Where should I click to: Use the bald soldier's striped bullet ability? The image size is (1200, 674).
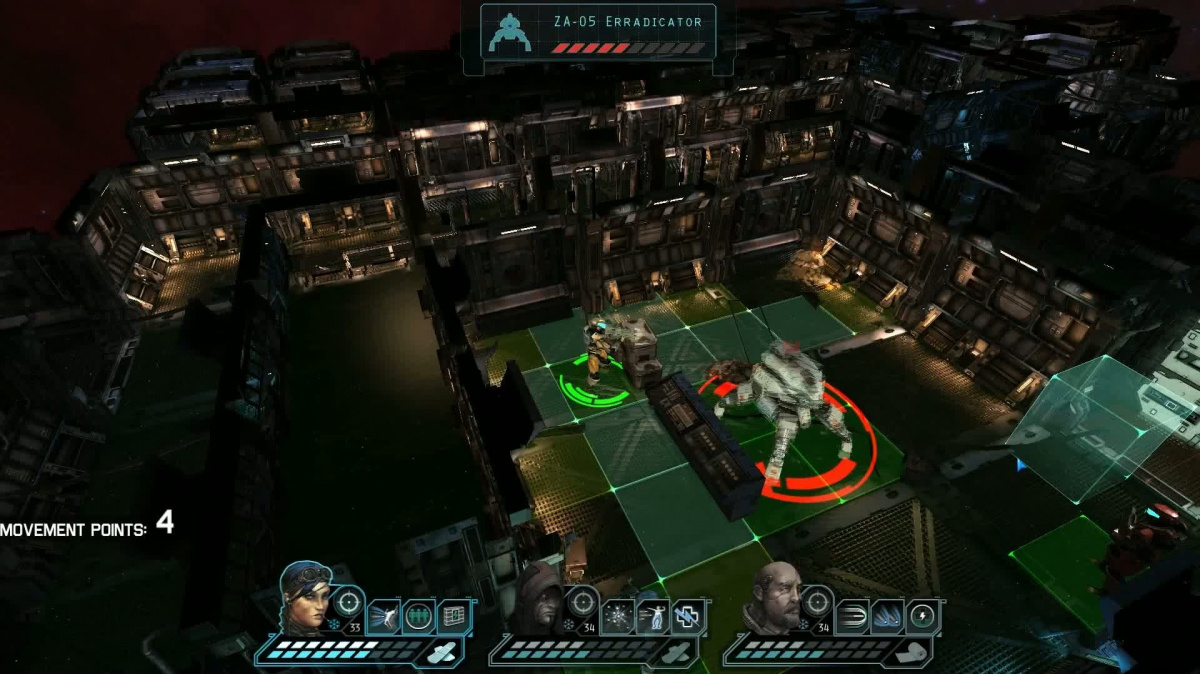pos(852,617)
